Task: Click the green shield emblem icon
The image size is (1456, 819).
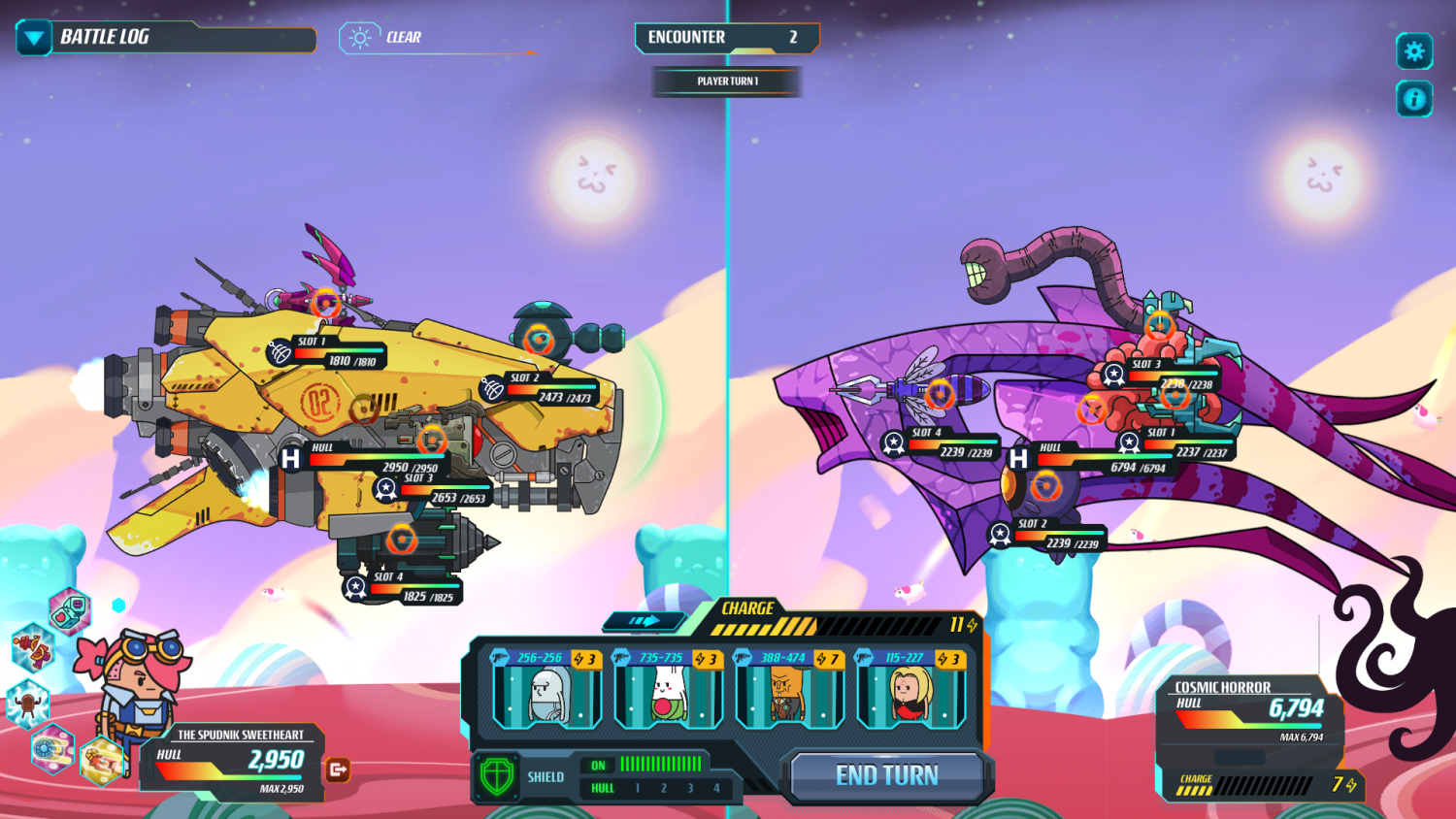Action: [x=497, y=776]
